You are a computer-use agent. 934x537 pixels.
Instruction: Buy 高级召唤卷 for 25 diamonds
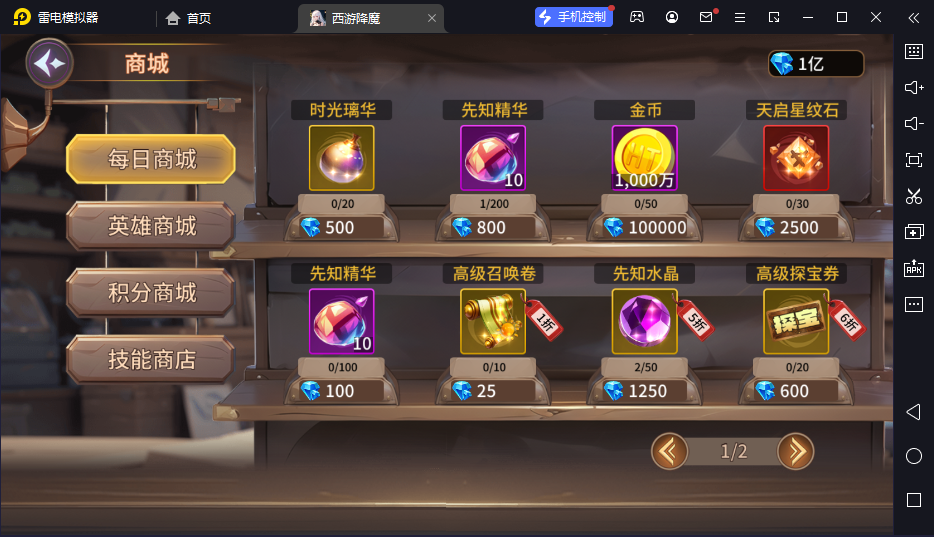[x=492, y=391]
